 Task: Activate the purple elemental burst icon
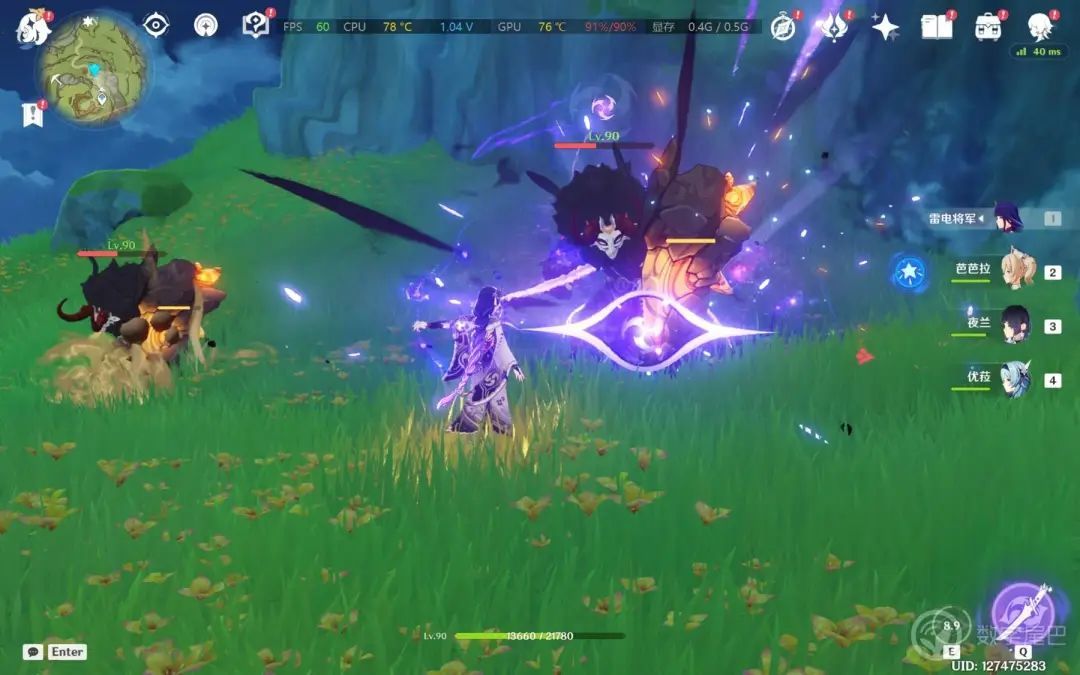click(1022, 612)
